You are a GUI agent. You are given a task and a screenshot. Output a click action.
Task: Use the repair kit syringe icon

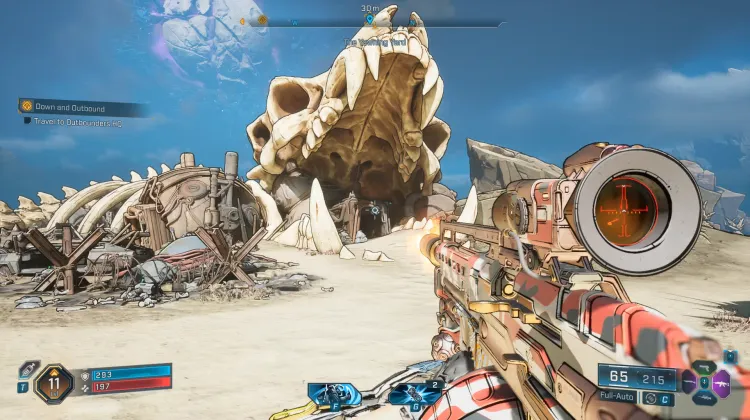coord(26,369)
